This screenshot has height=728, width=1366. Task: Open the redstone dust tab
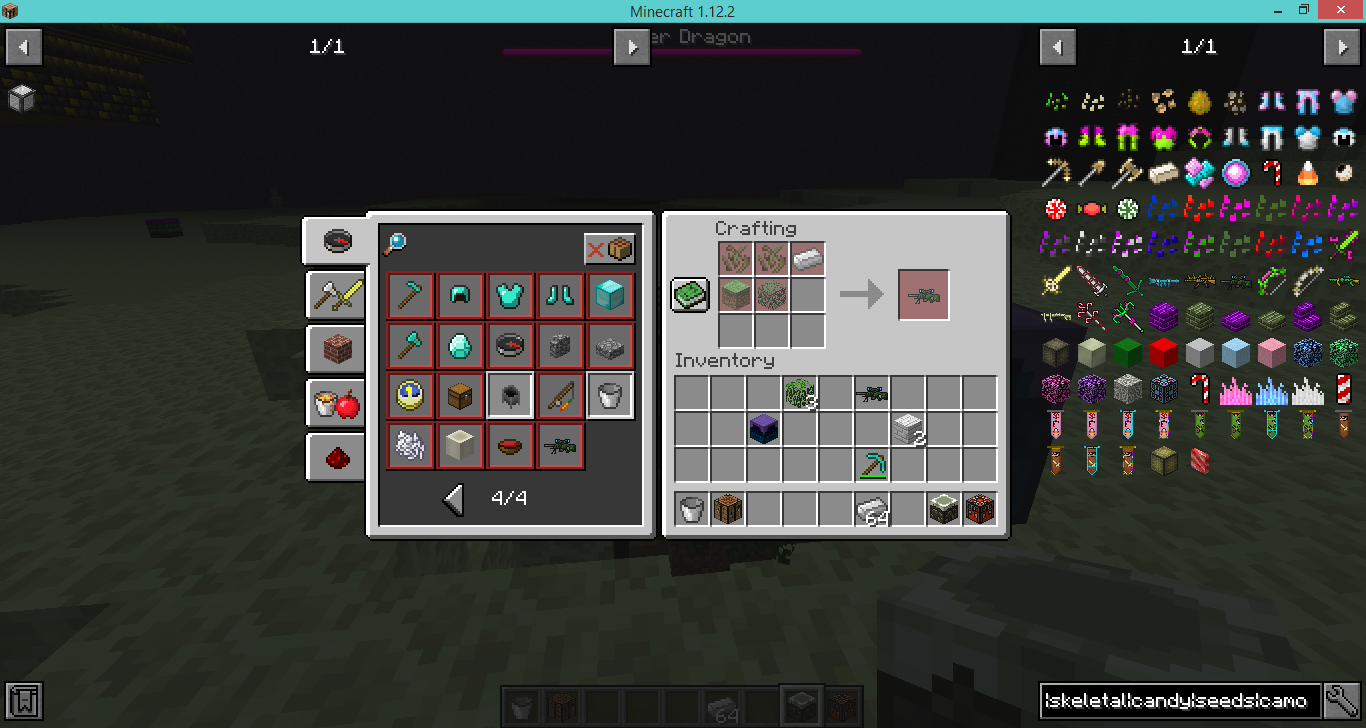pyautogui.click(x=336, y=457)
